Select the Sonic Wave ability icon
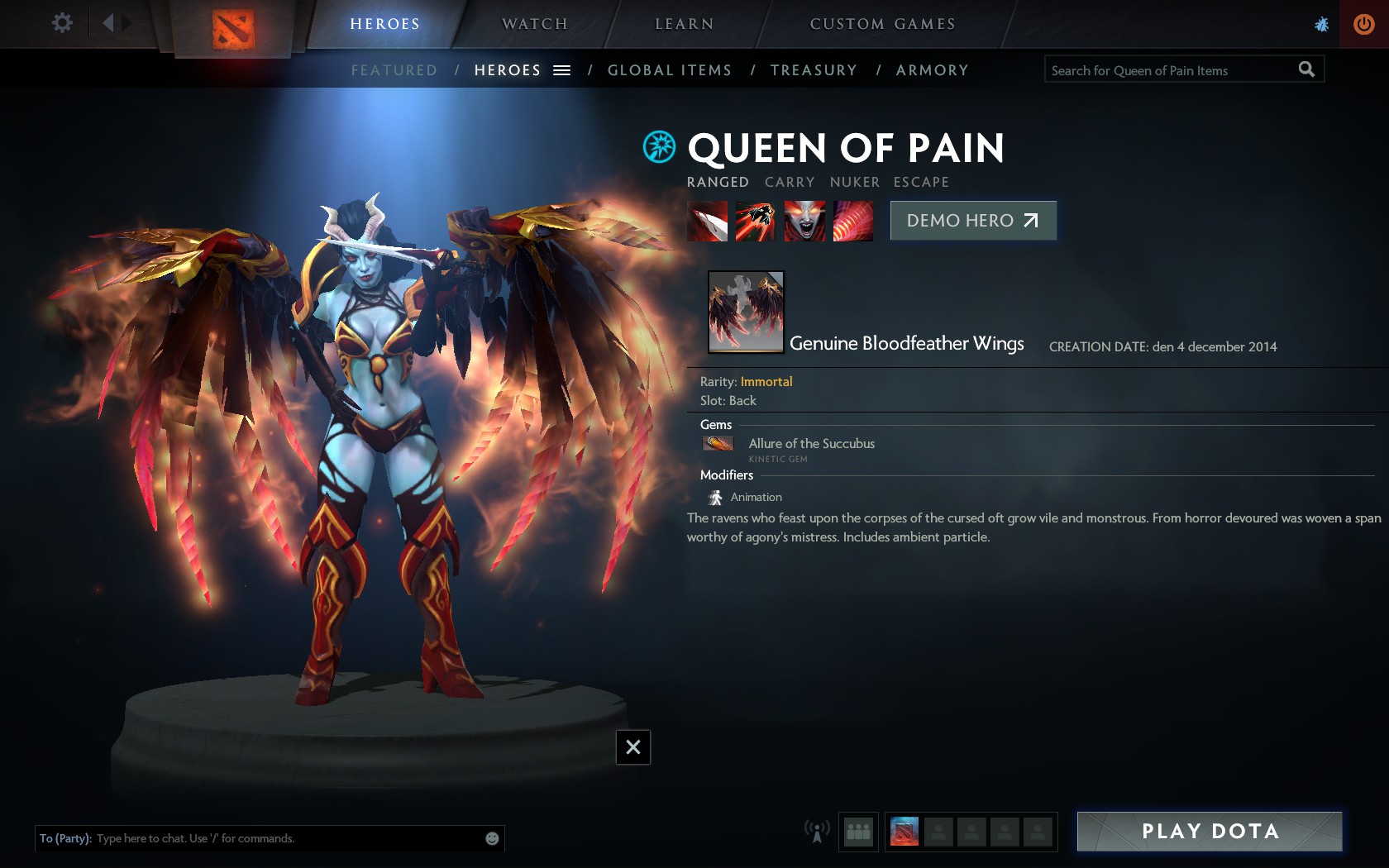This screenshot has width=1389, height=868. pos(852,222)
